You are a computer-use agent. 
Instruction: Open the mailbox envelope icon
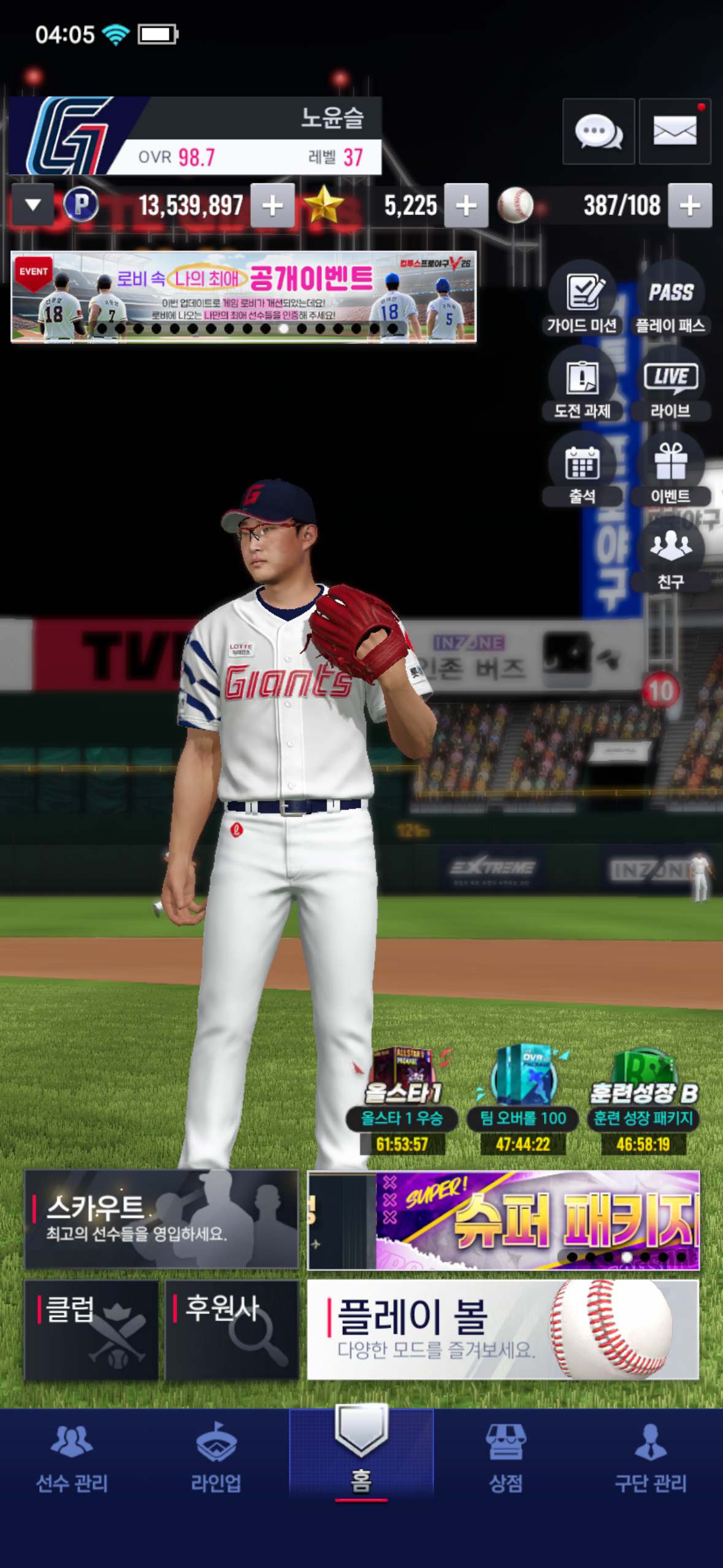(x=675, y=131)
